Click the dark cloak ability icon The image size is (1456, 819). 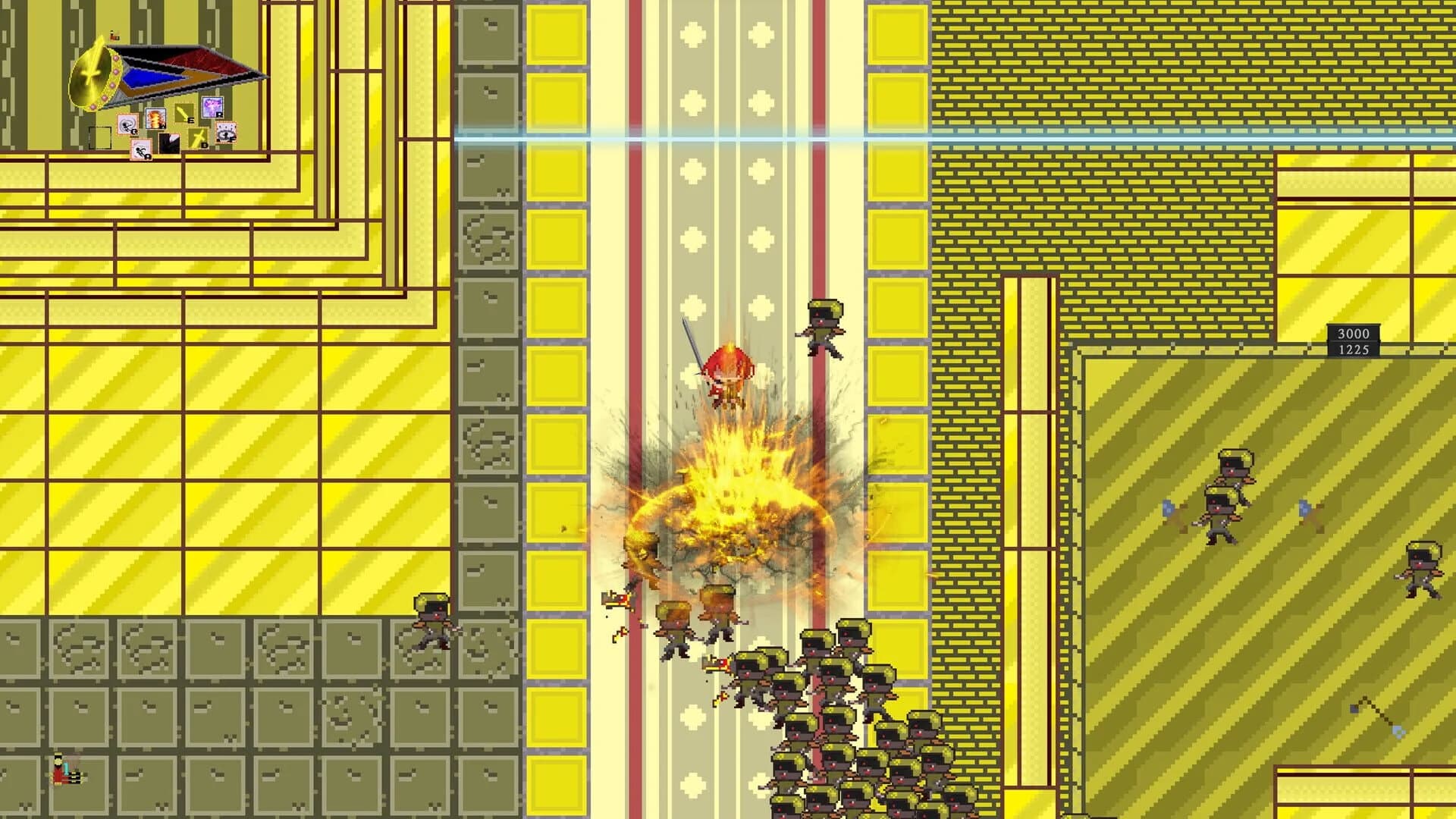pyautogui.click(x=170, y=143)
